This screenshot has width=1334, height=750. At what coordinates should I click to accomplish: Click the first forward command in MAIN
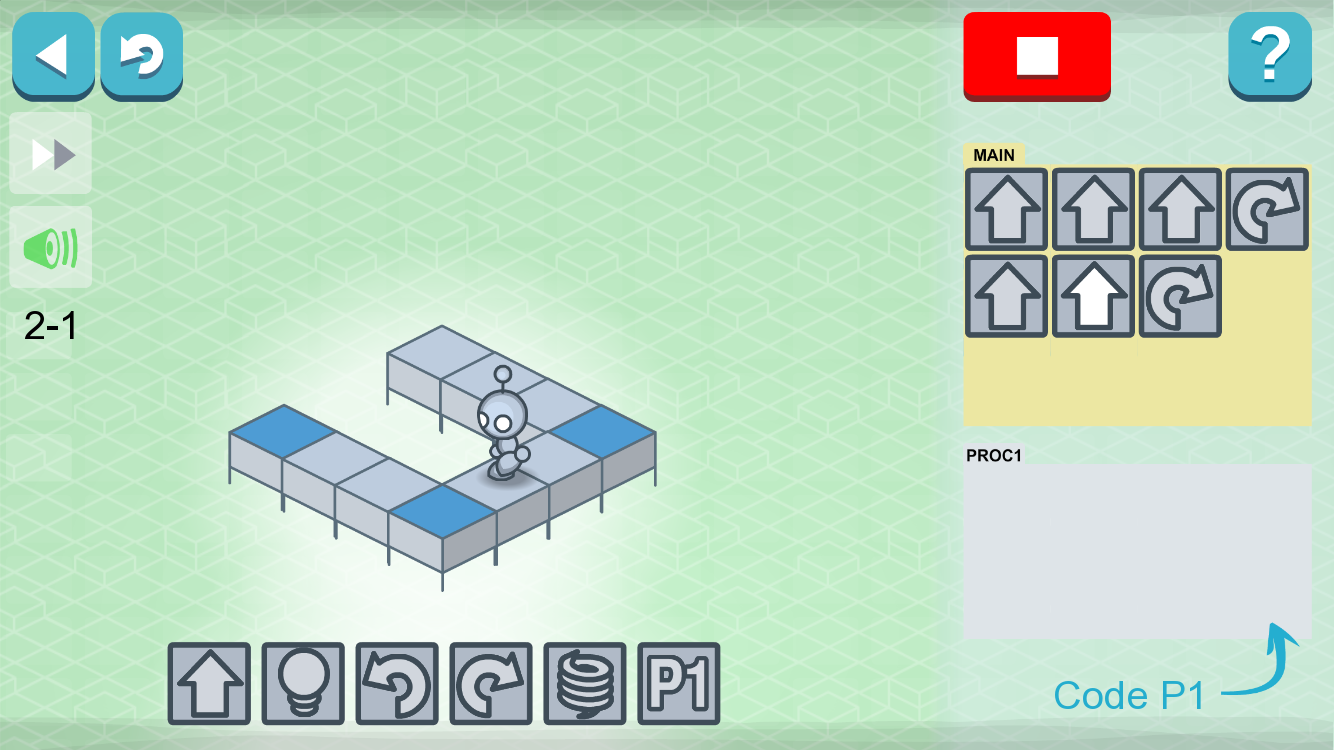pyautogui.click(x=1006, y=209)
